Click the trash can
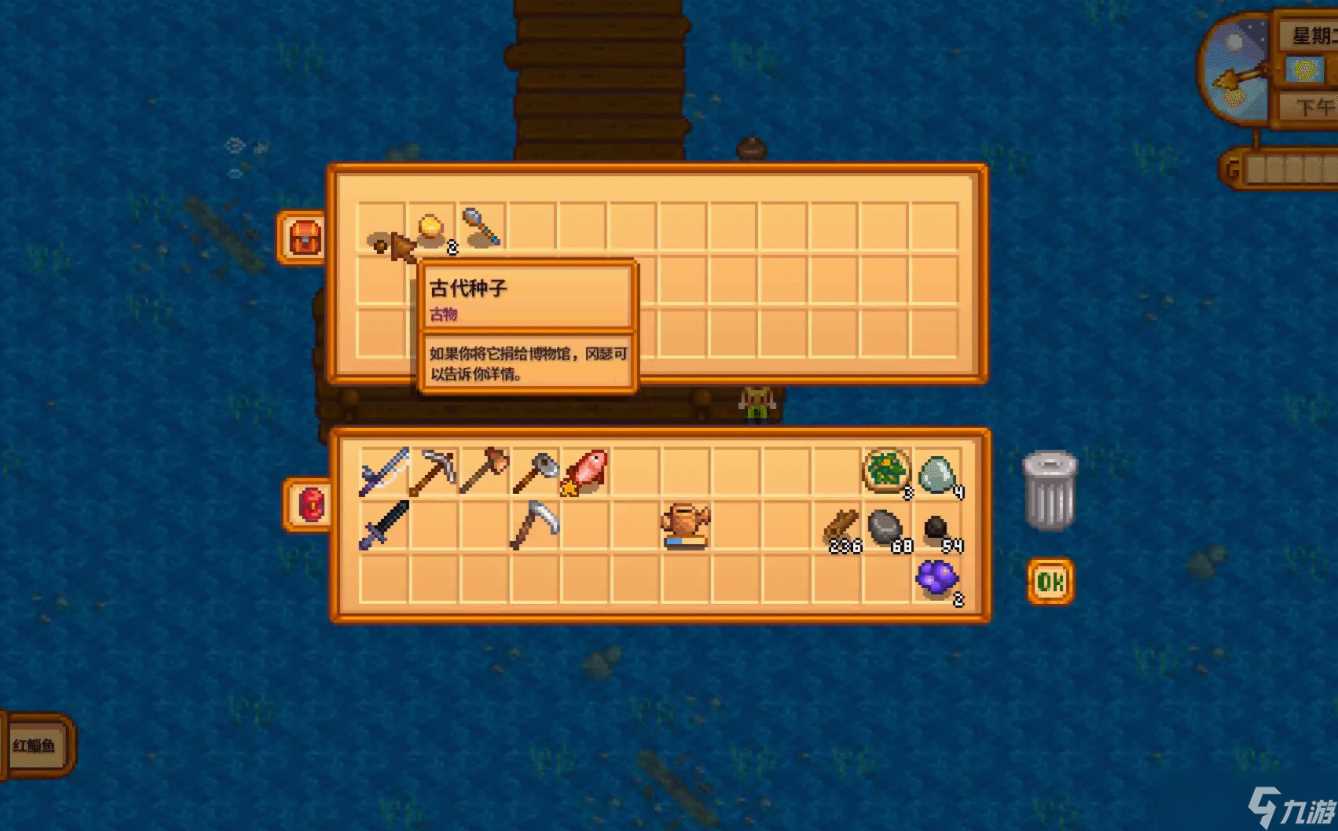 point(1050,490)
